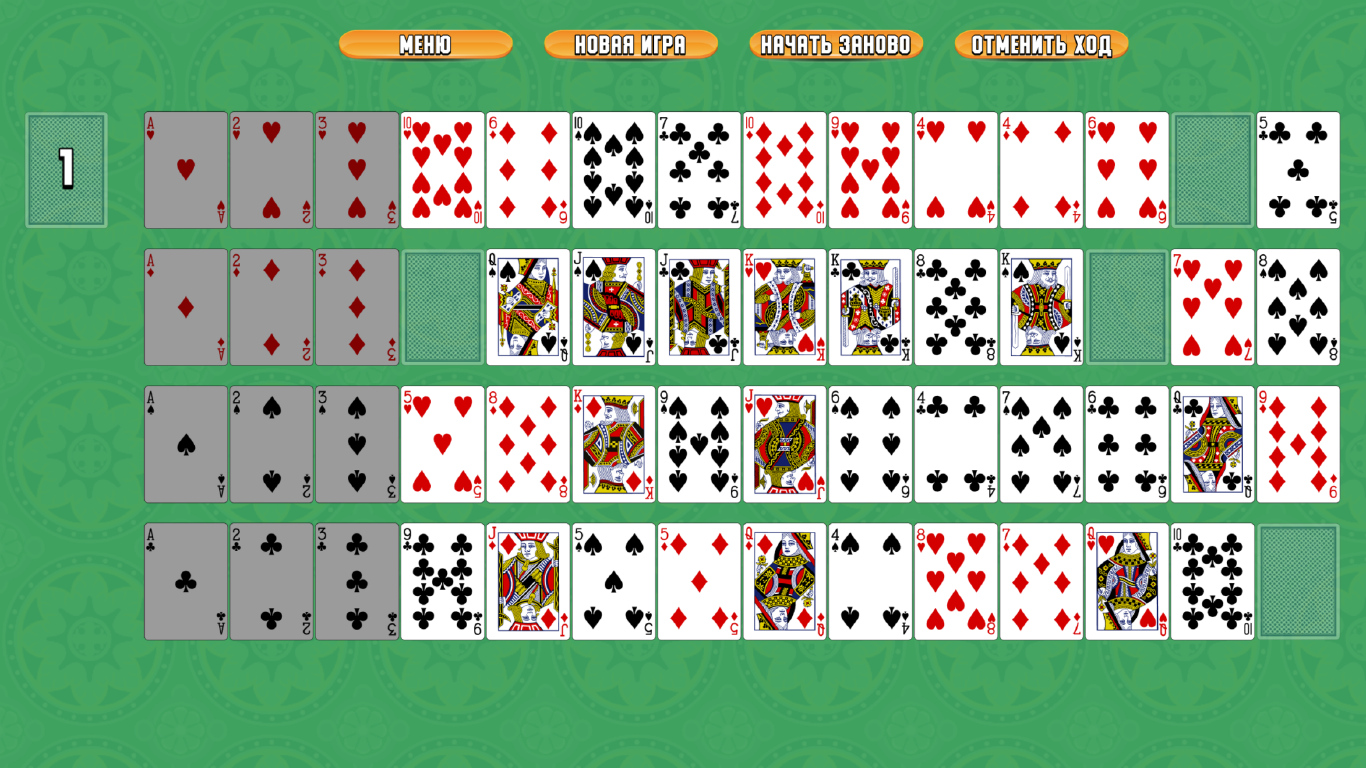Click the grayed-out ace of hearts
Image resolution: width=1366 pixels, height=768 pixels.
point(186,170)
